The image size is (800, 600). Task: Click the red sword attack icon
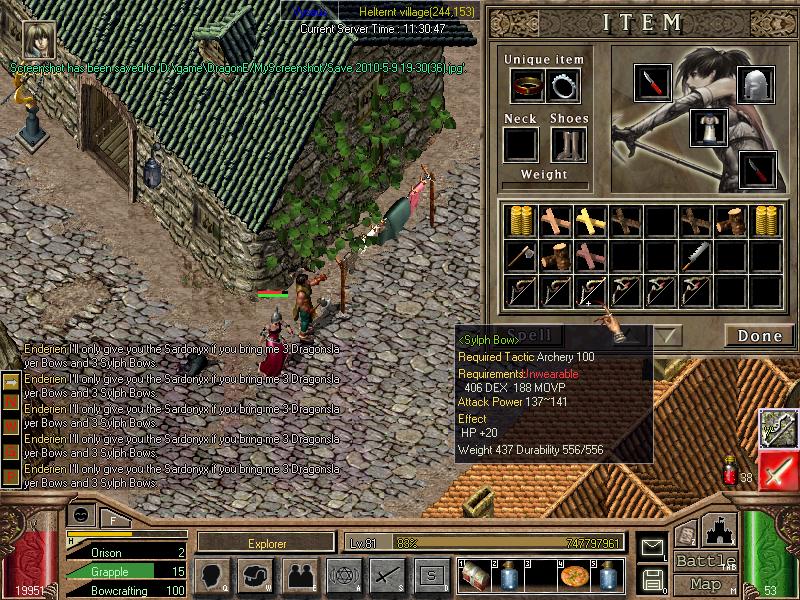click(x=778, y=471)
